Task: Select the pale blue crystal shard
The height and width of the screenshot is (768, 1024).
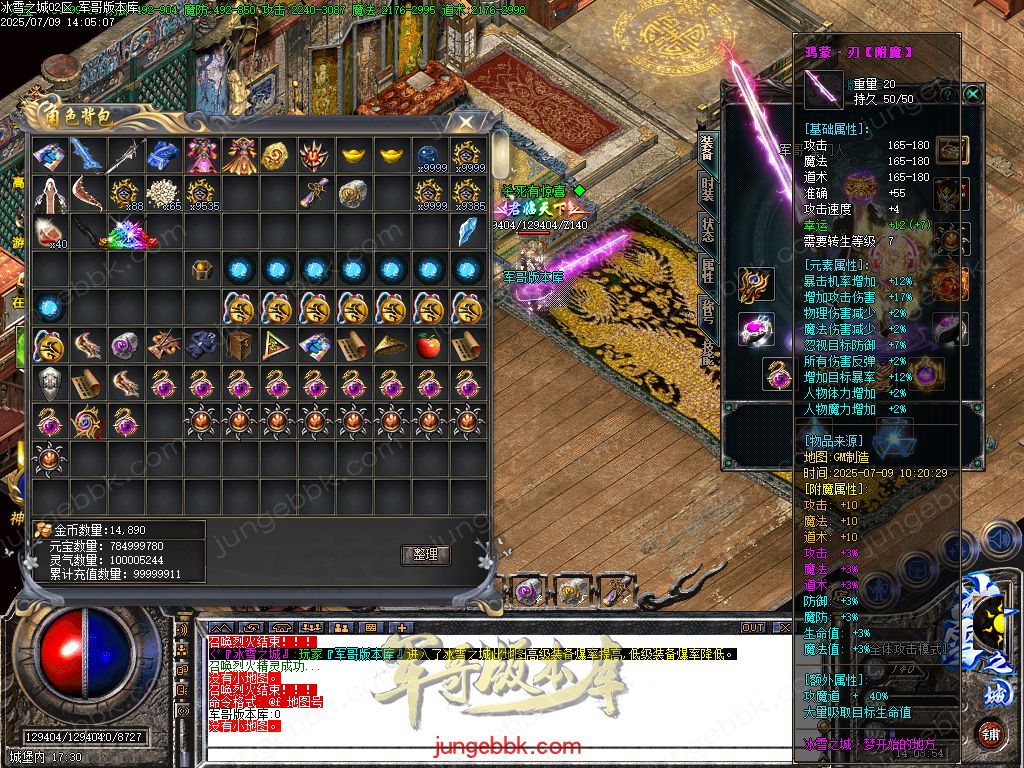Action: 466,231
